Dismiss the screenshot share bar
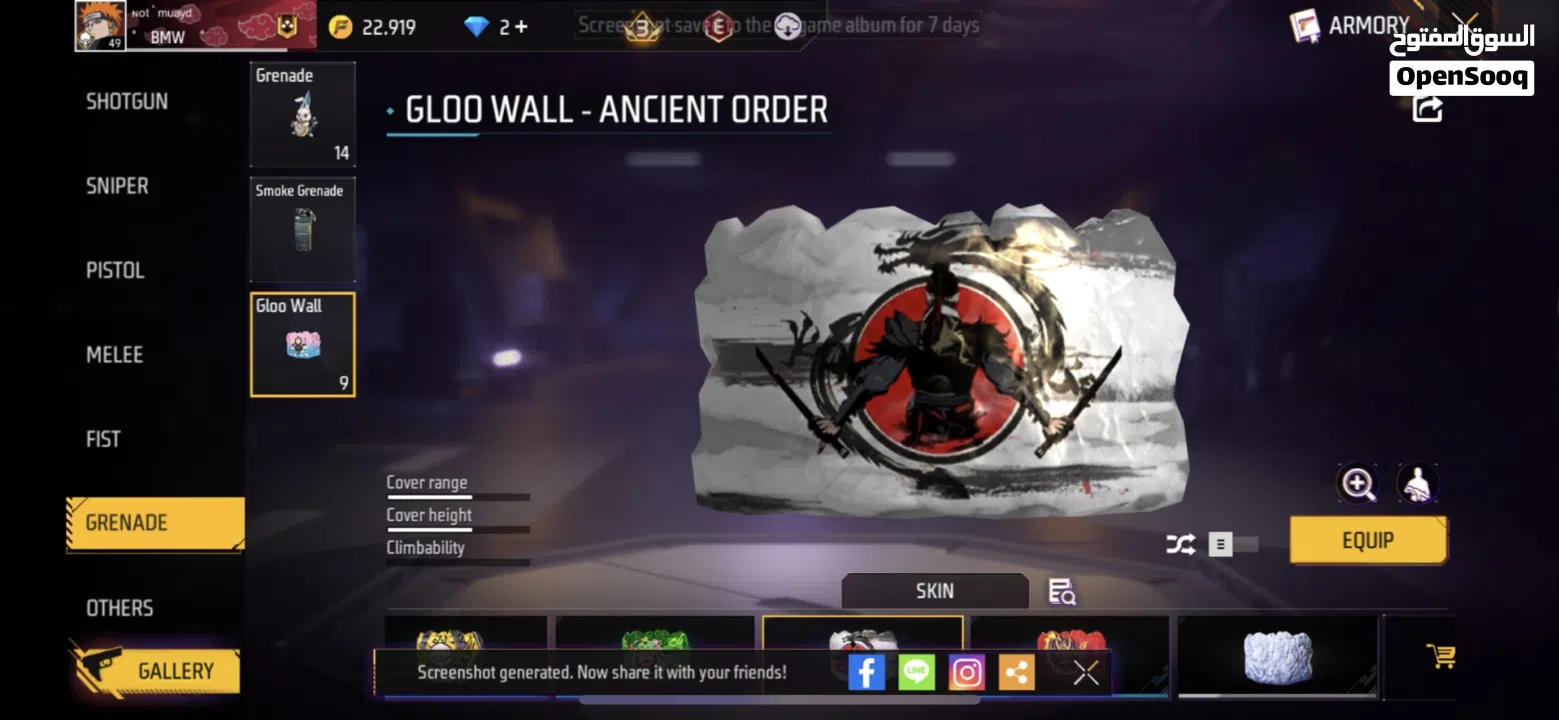The width and height of the screenshot is (1559, 720). click(x=1085, y=672)
